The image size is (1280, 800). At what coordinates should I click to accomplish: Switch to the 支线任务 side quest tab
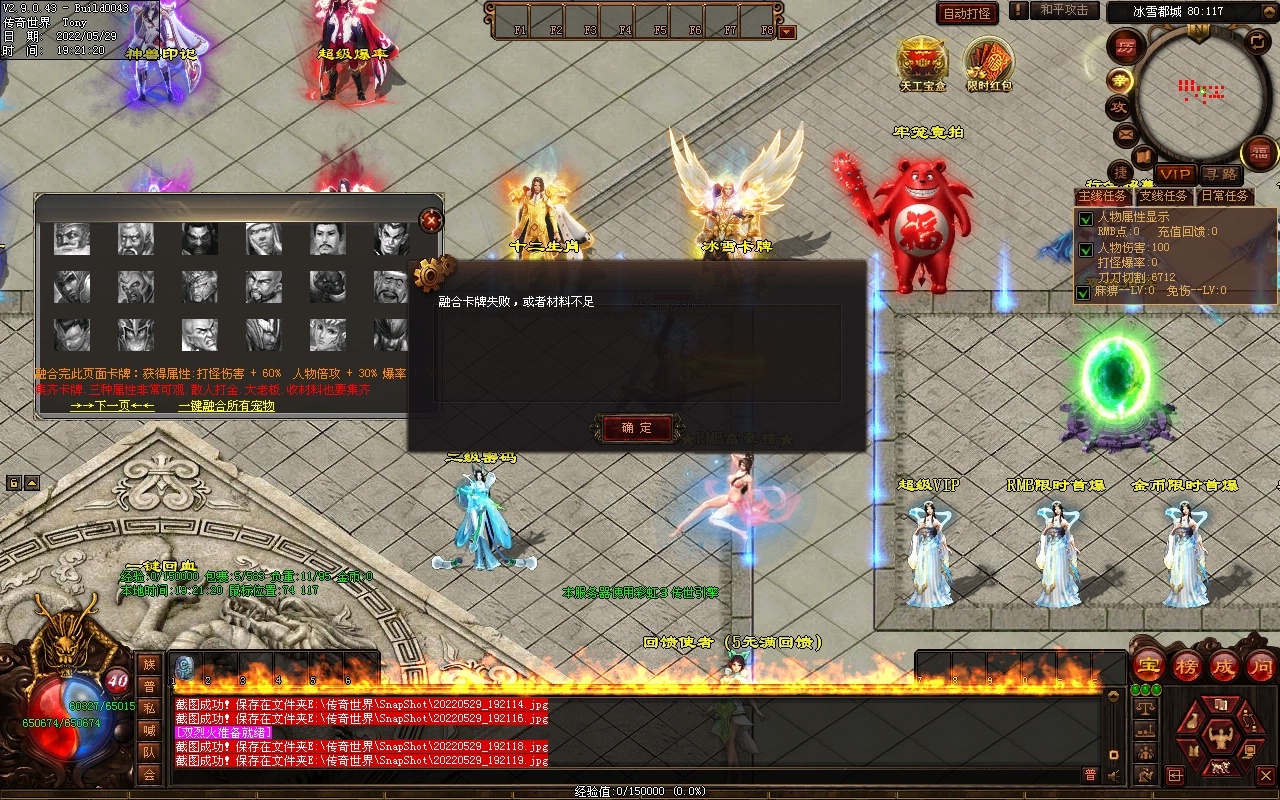(1163, 196)
